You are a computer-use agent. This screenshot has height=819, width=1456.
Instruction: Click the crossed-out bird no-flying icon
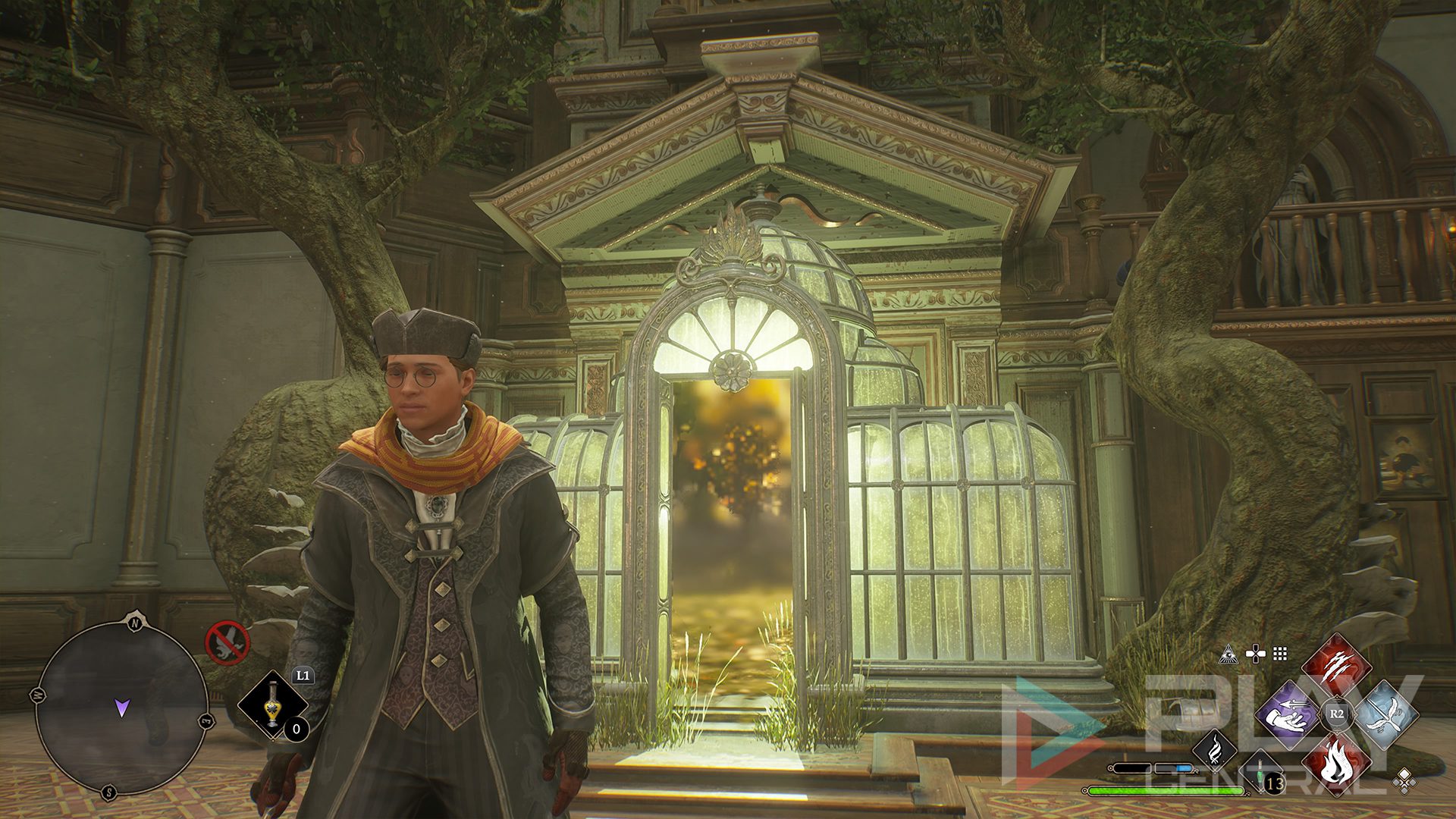tap(227, 642)
